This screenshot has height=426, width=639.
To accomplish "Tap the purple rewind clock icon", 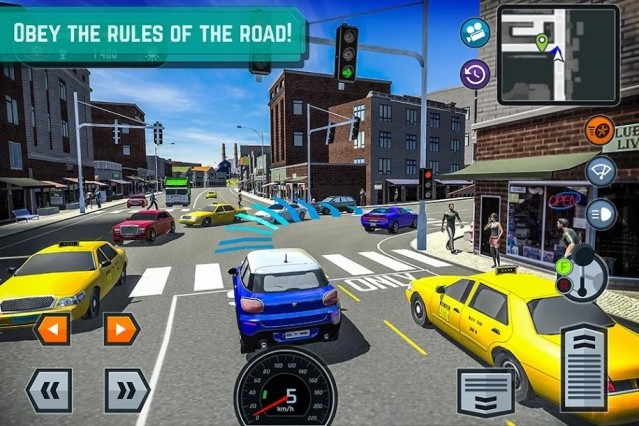I will (x=475, y=73).
